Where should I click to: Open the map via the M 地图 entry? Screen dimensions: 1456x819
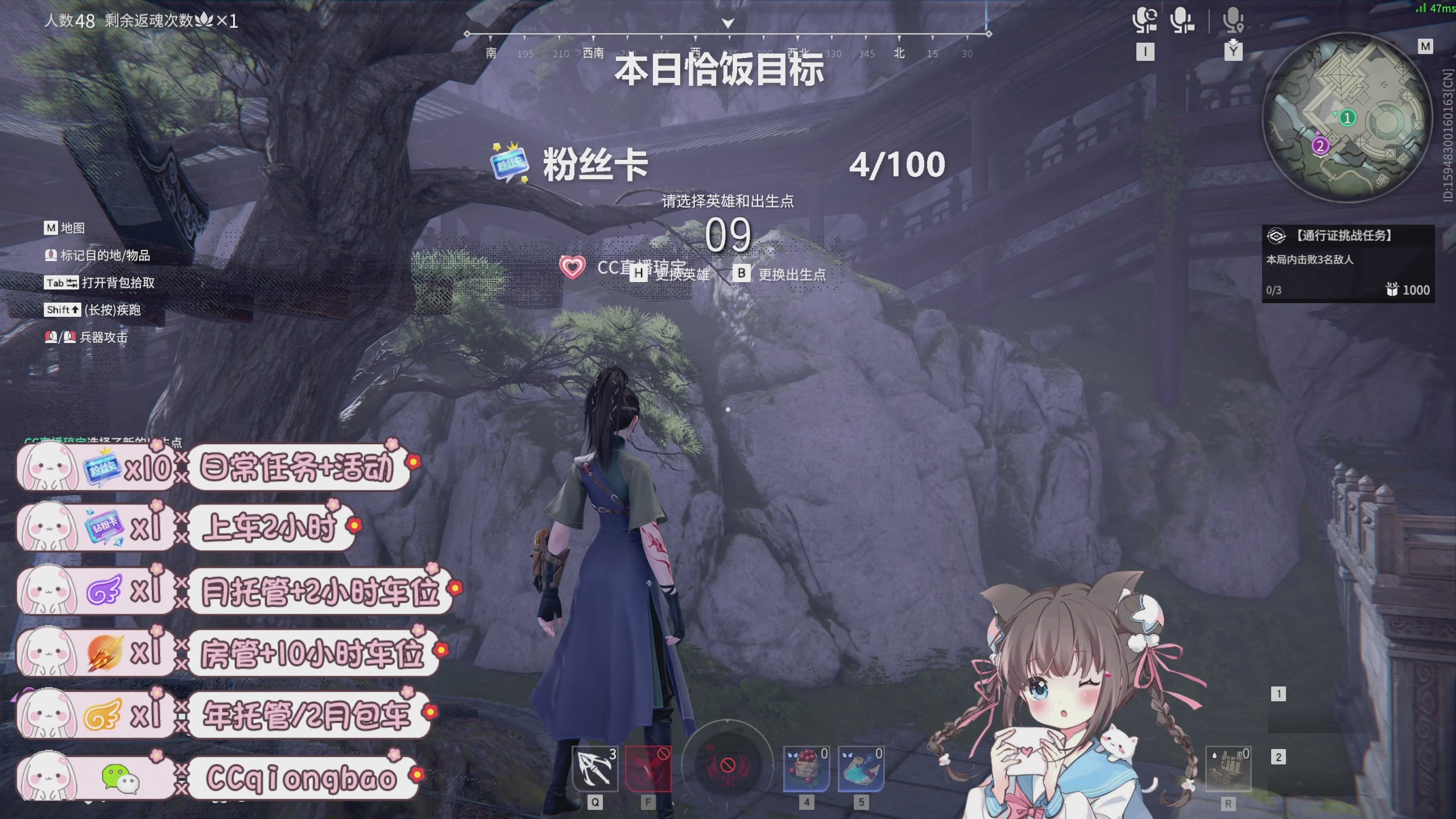pos(64,229)
